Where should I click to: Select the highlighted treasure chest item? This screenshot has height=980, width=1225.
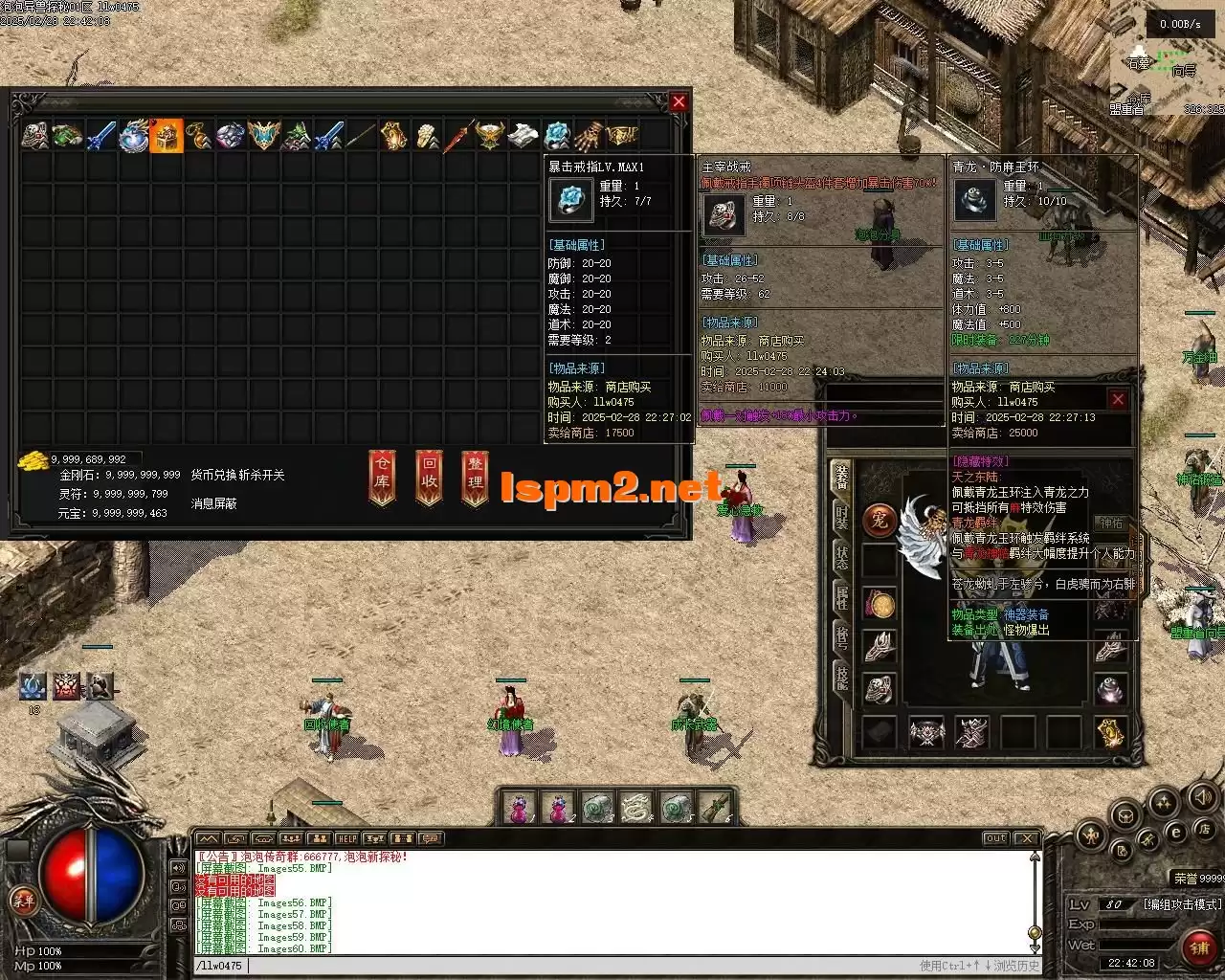pyautogui.click(x=167, y=136)
